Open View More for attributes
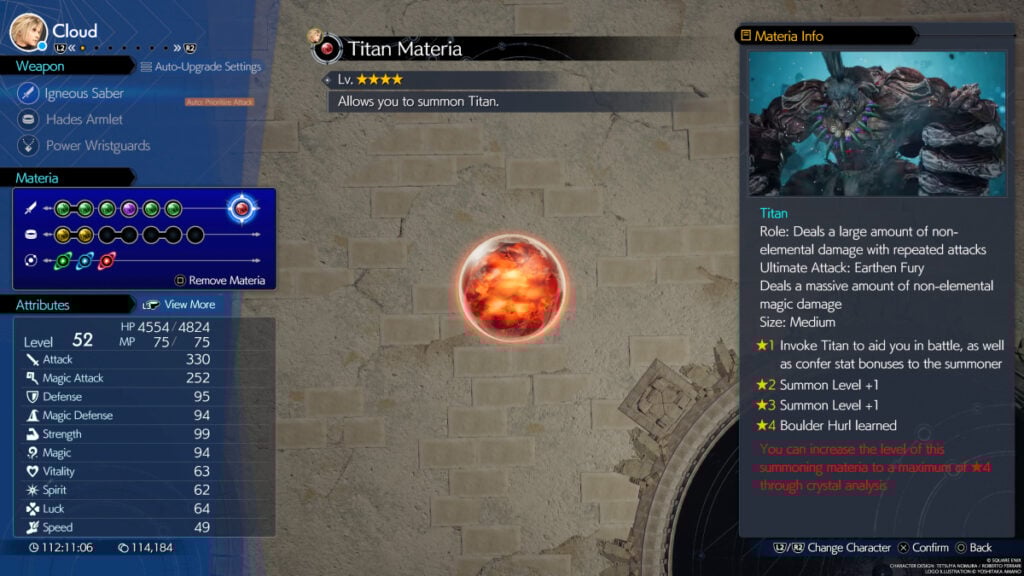Screen dimensions: 1024x576 coord(188,304)
